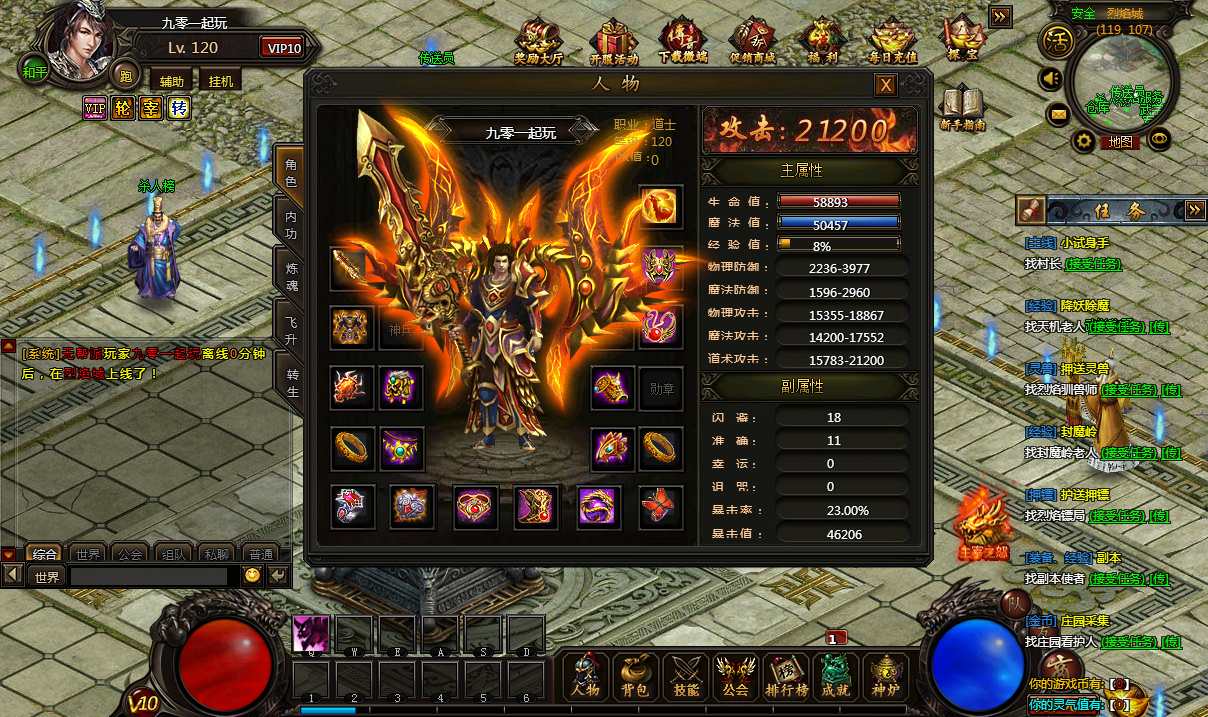Screen dimensions: 1208x717
Task: Open the 技能 skills menu
Action: click(686, 675)
